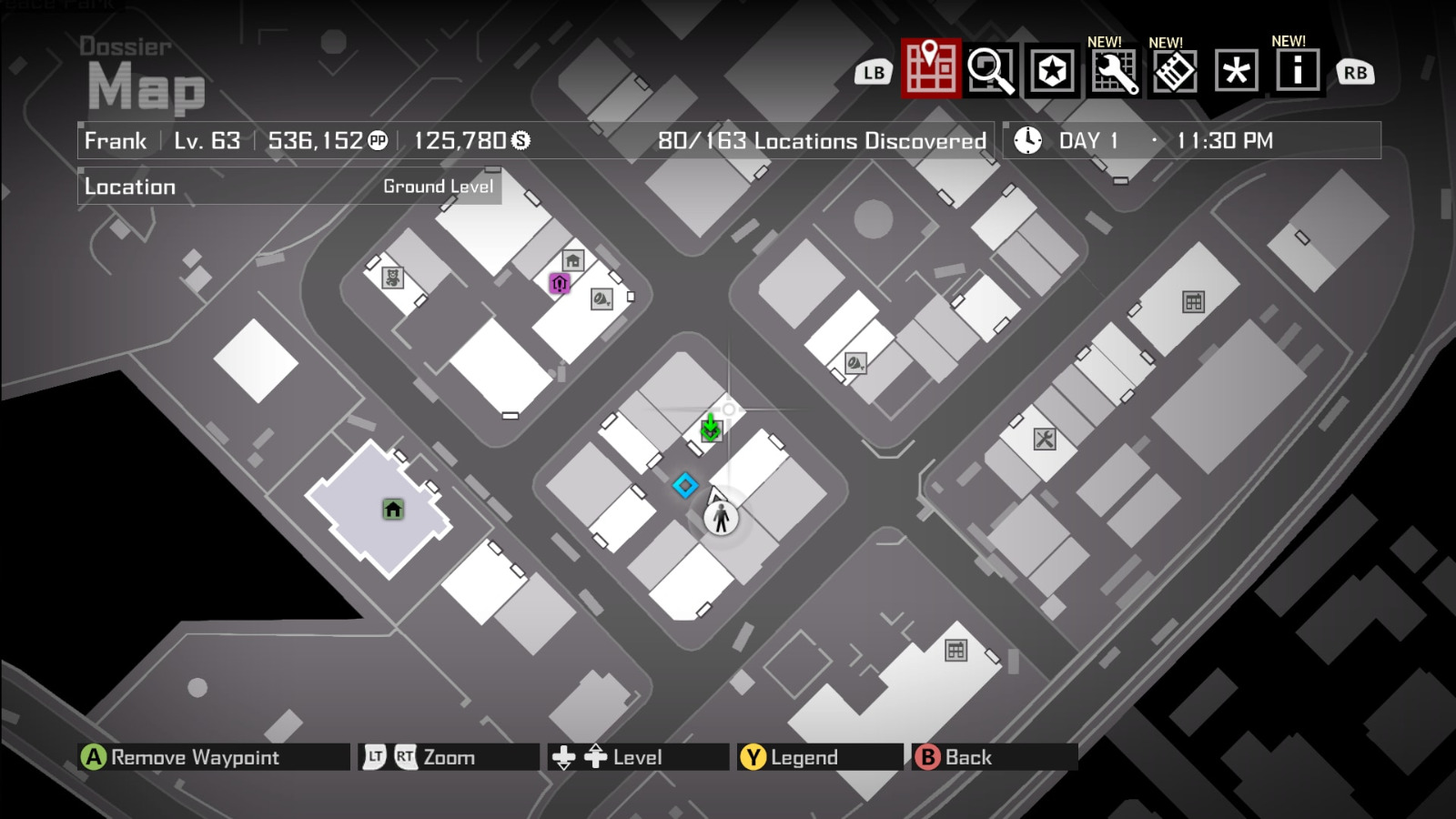
Task: Select the magnifying glass search icon
Action: [992, 70]
